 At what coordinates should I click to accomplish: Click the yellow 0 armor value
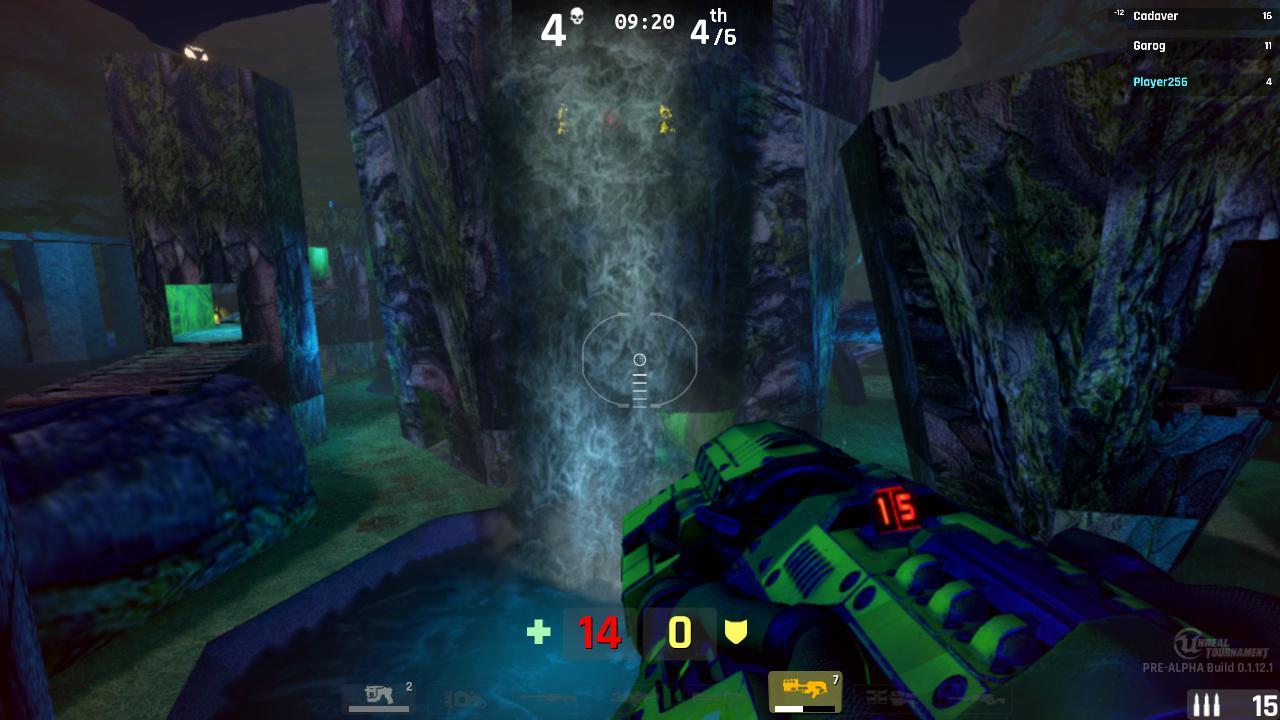[680, 632]
